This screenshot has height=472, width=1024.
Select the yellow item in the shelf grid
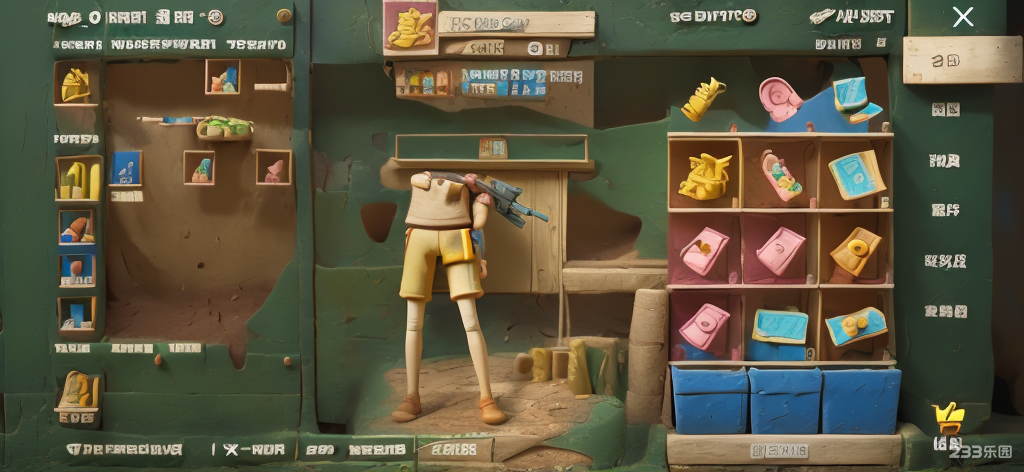705,174
